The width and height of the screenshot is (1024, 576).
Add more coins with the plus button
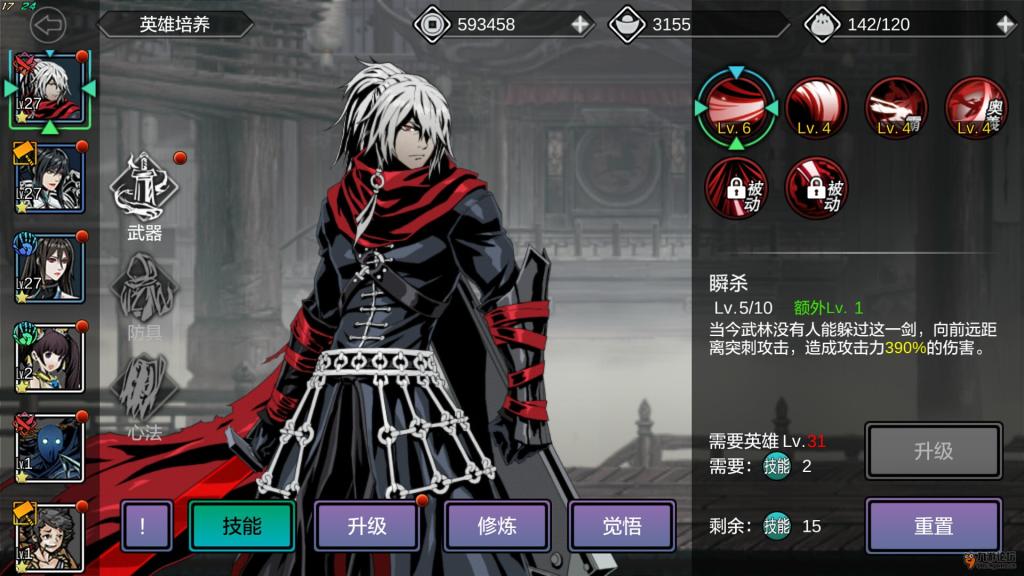[580, 24]
